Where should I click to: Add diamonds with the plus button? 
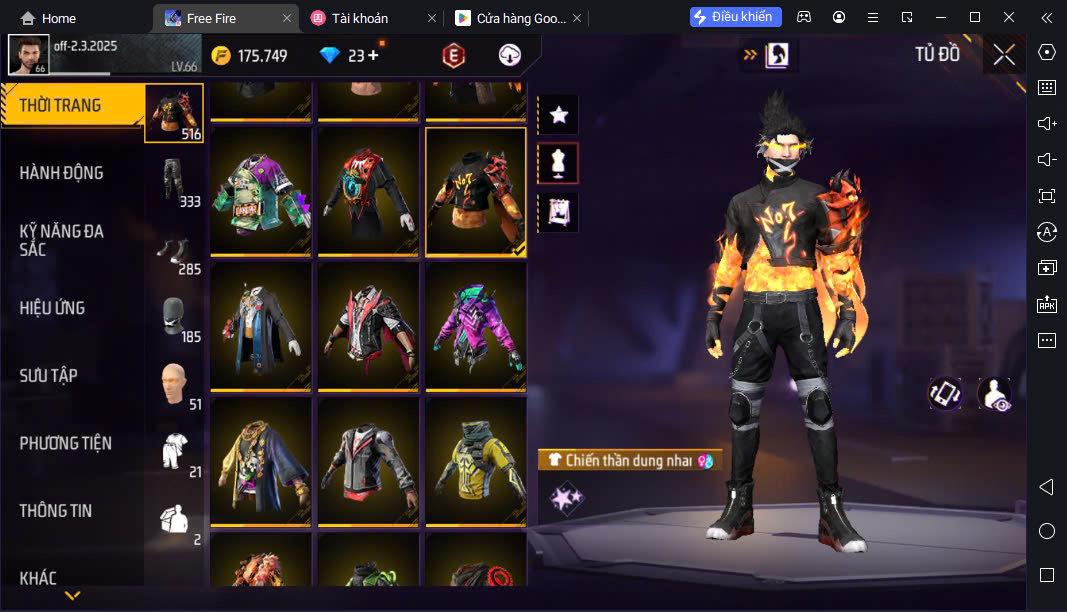tap(373, 56)
